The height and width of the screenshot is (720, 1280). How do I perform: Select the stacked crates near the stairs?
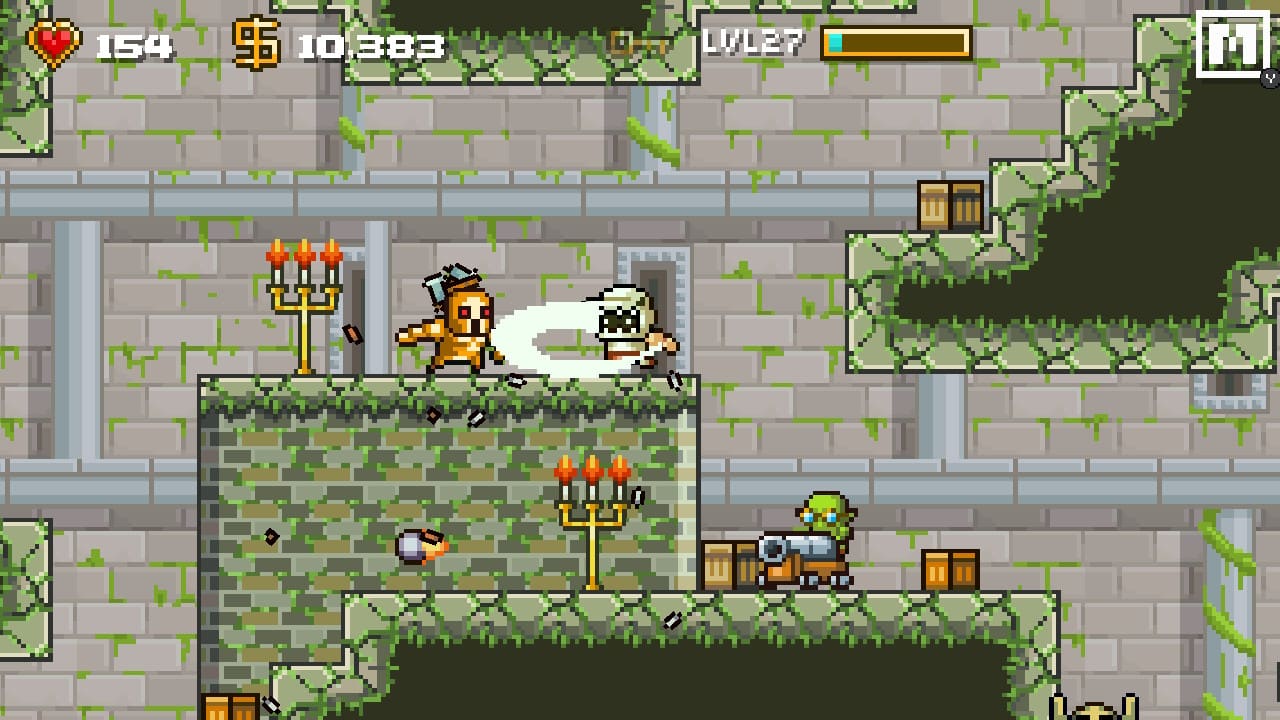coord(950,202)
